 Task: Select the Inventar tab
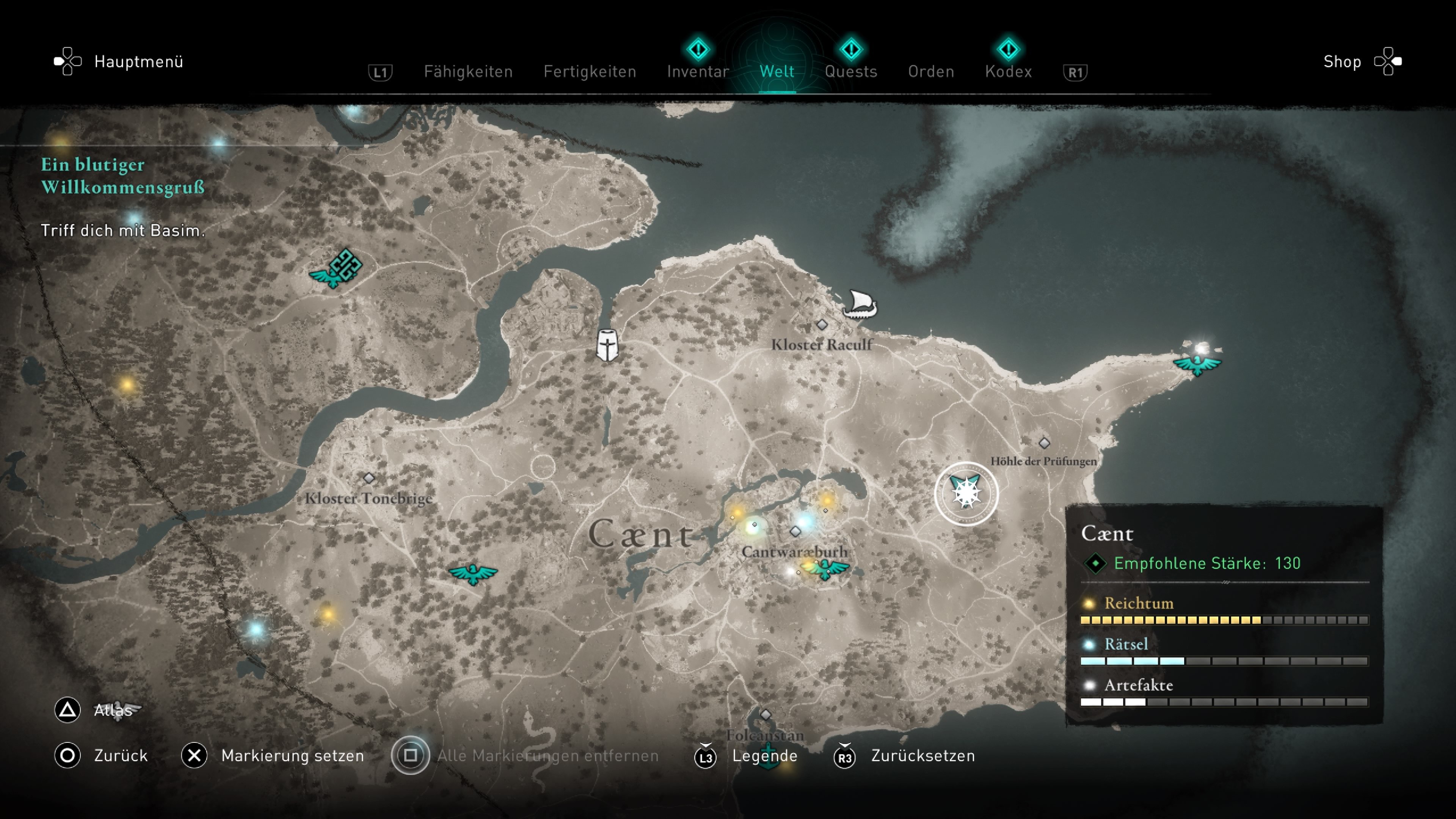point(698,72)
